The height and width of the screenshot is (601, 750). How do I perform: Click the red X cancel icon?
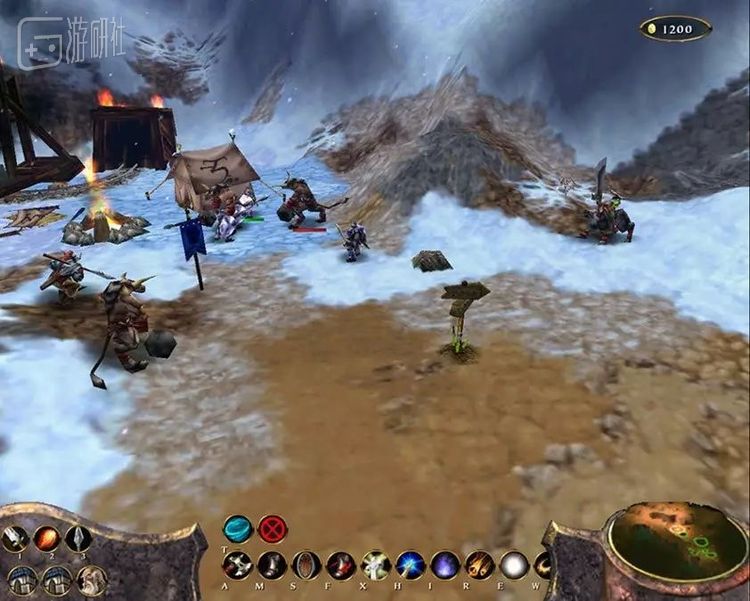[272, 528]
